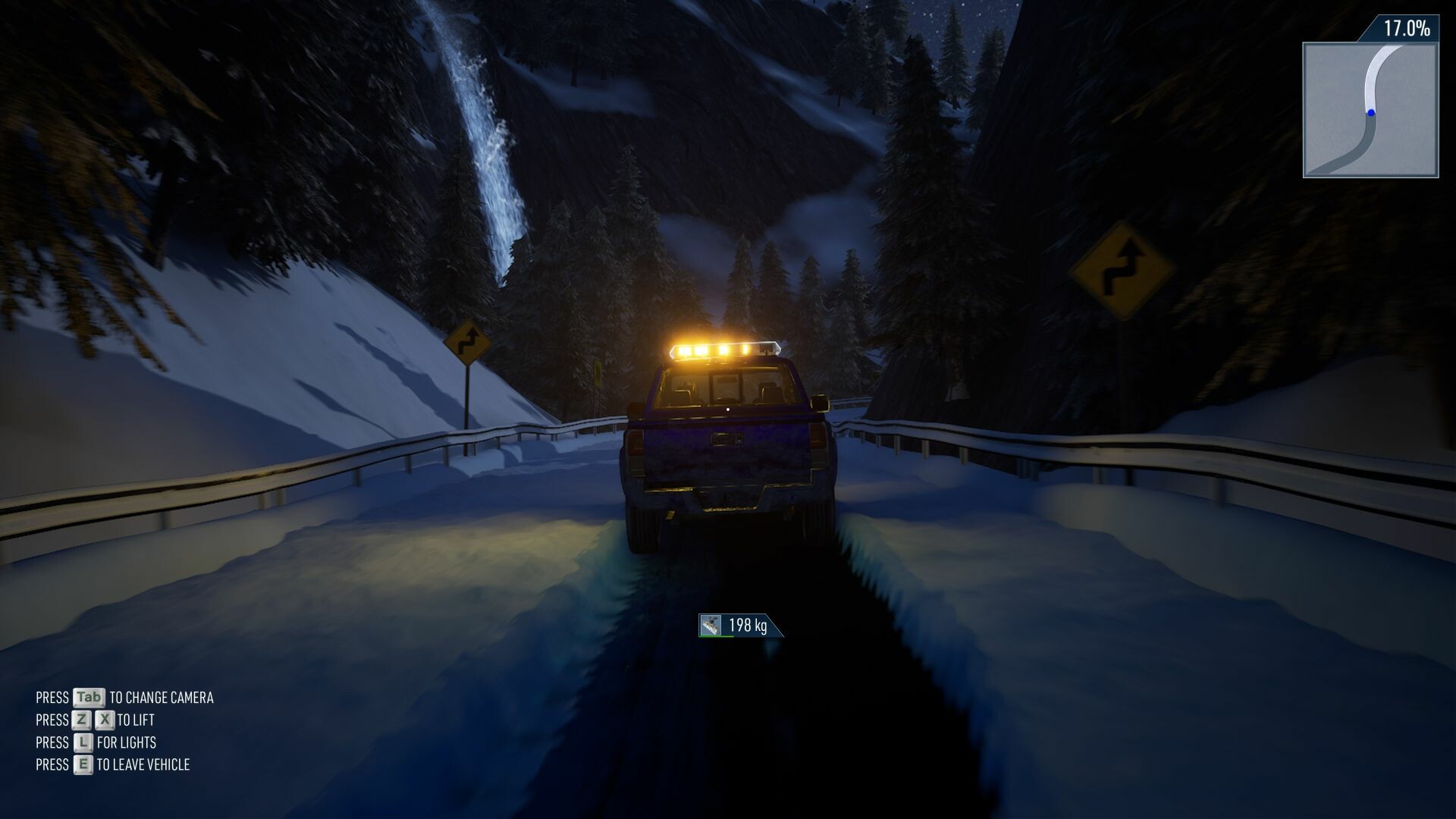The image size is (1456, 819).
Task: Click the snow plow icon beside 198 kg
Action: point(711,625)
